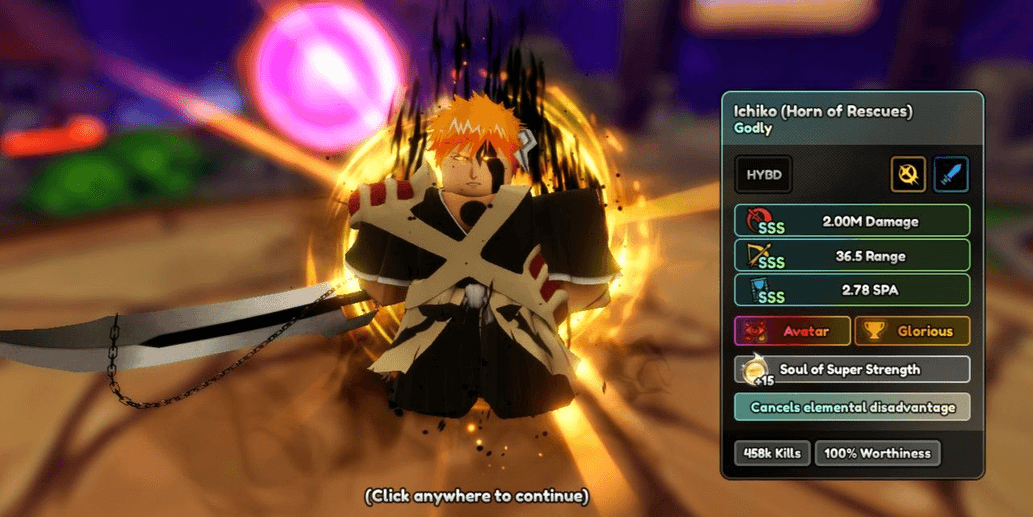Click the Cancels elemental disadvantage bar

point(852,407)
